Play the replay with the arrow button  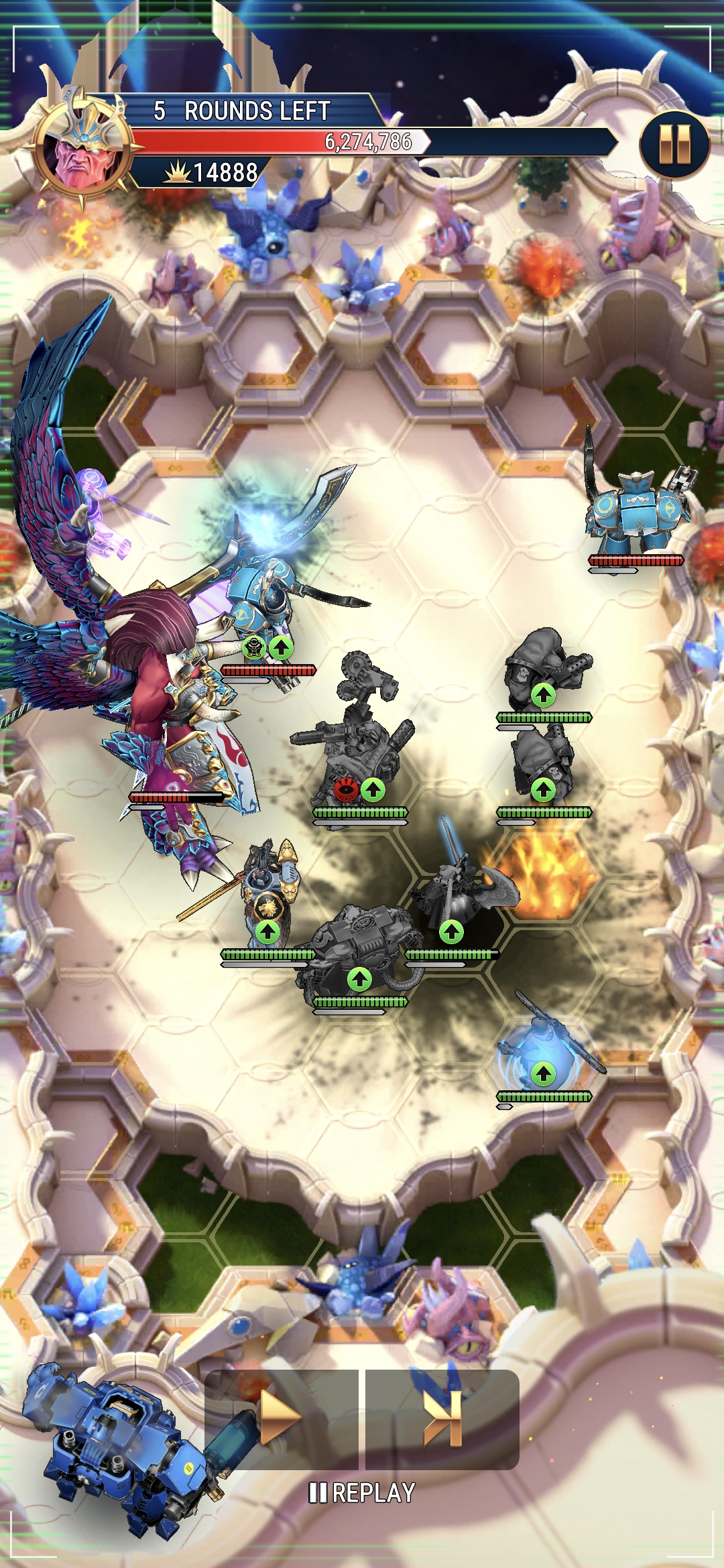[x=282, y=1418]
